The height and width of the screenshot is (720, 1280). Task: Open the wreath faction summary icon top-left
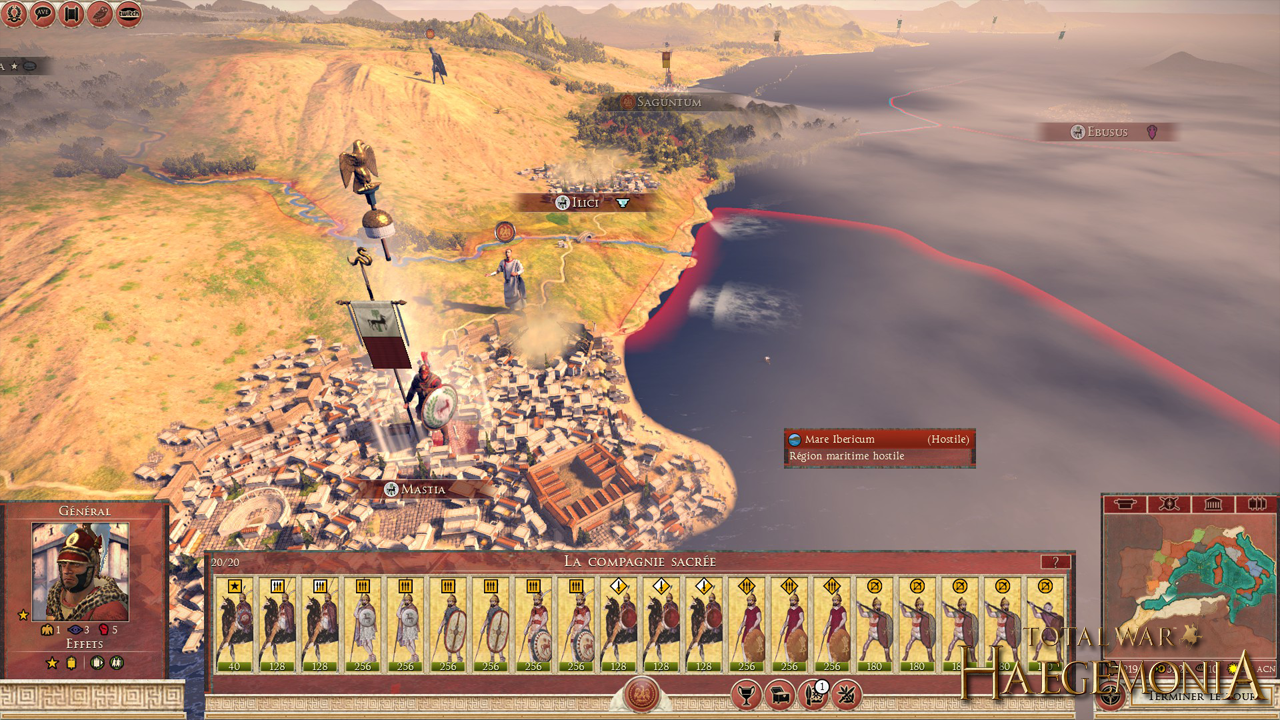click(16, 15)
